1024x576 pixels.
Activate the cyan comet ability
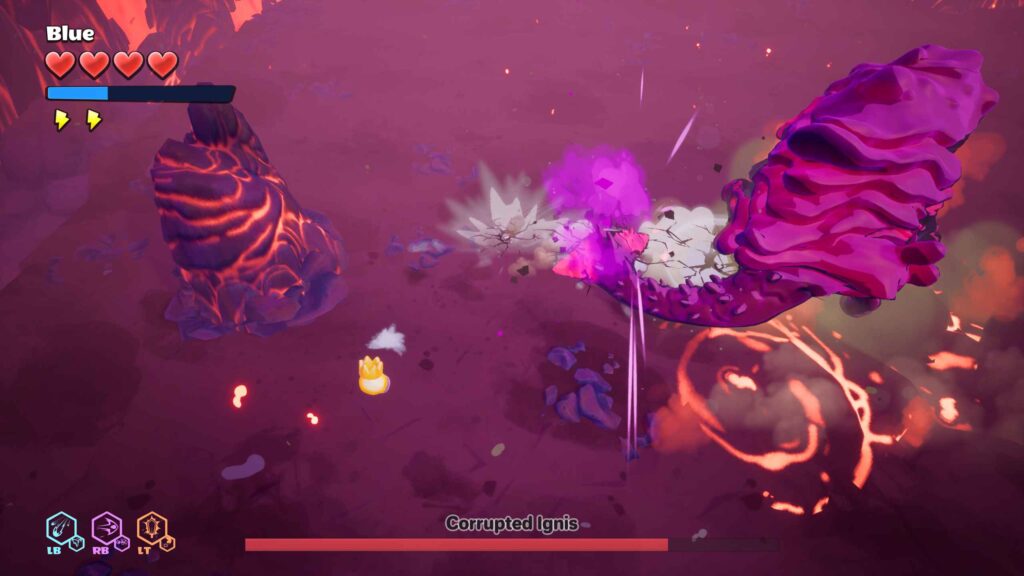click(x=61, y=526)
